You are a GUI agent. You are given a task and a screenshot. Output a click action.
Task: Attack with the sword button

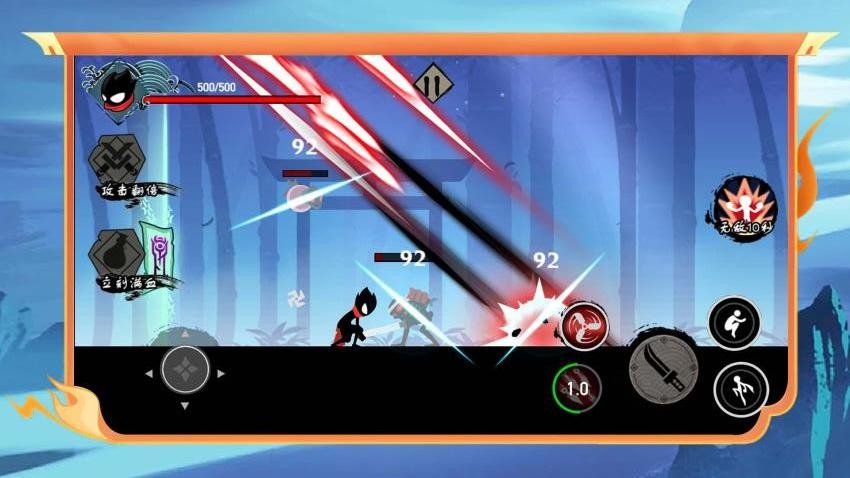pyautogui.click(x=661, y=369)
